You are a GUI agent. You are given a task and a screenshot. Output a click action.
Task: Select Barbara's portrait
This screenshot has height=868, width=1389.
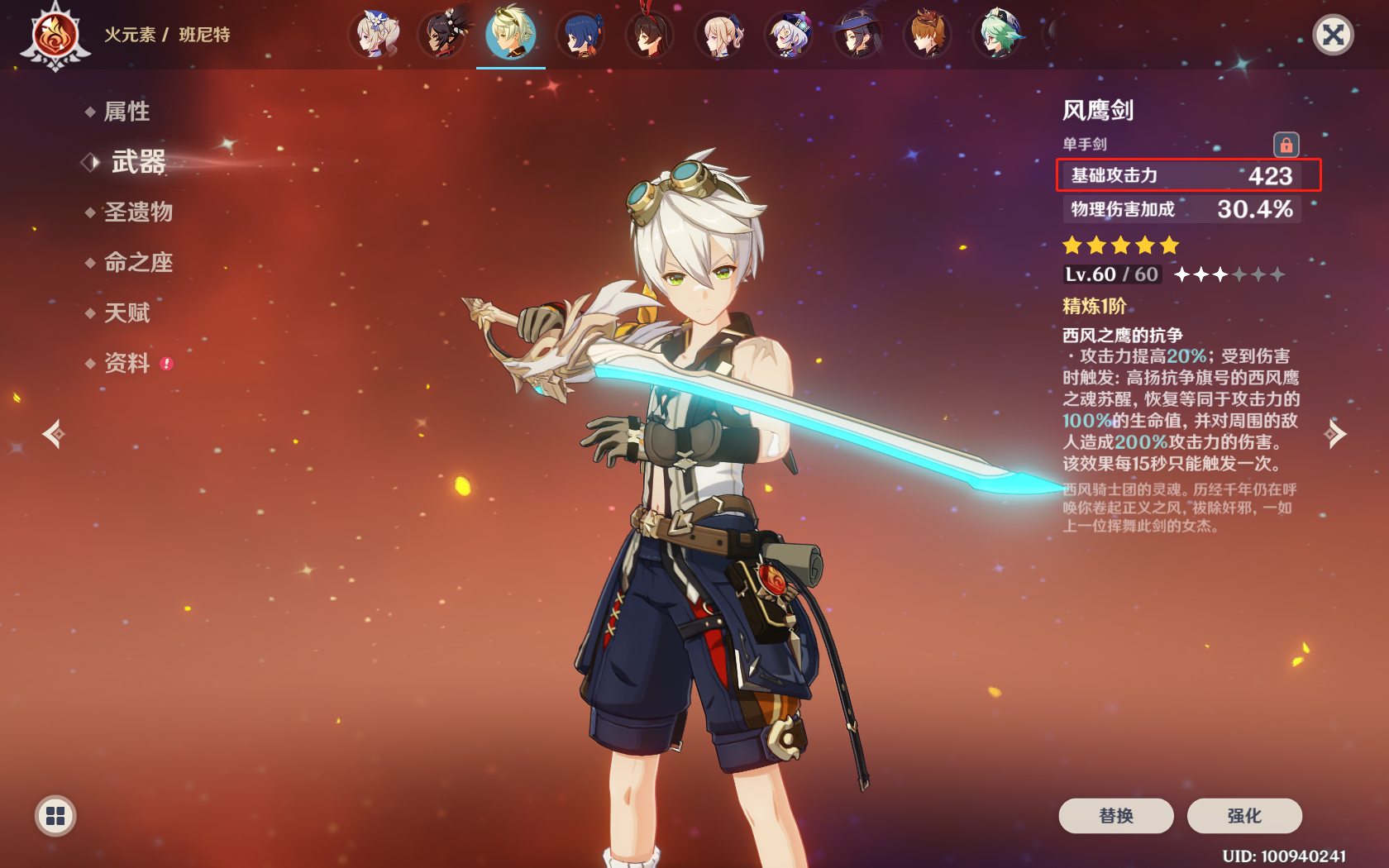pos(377,35)
